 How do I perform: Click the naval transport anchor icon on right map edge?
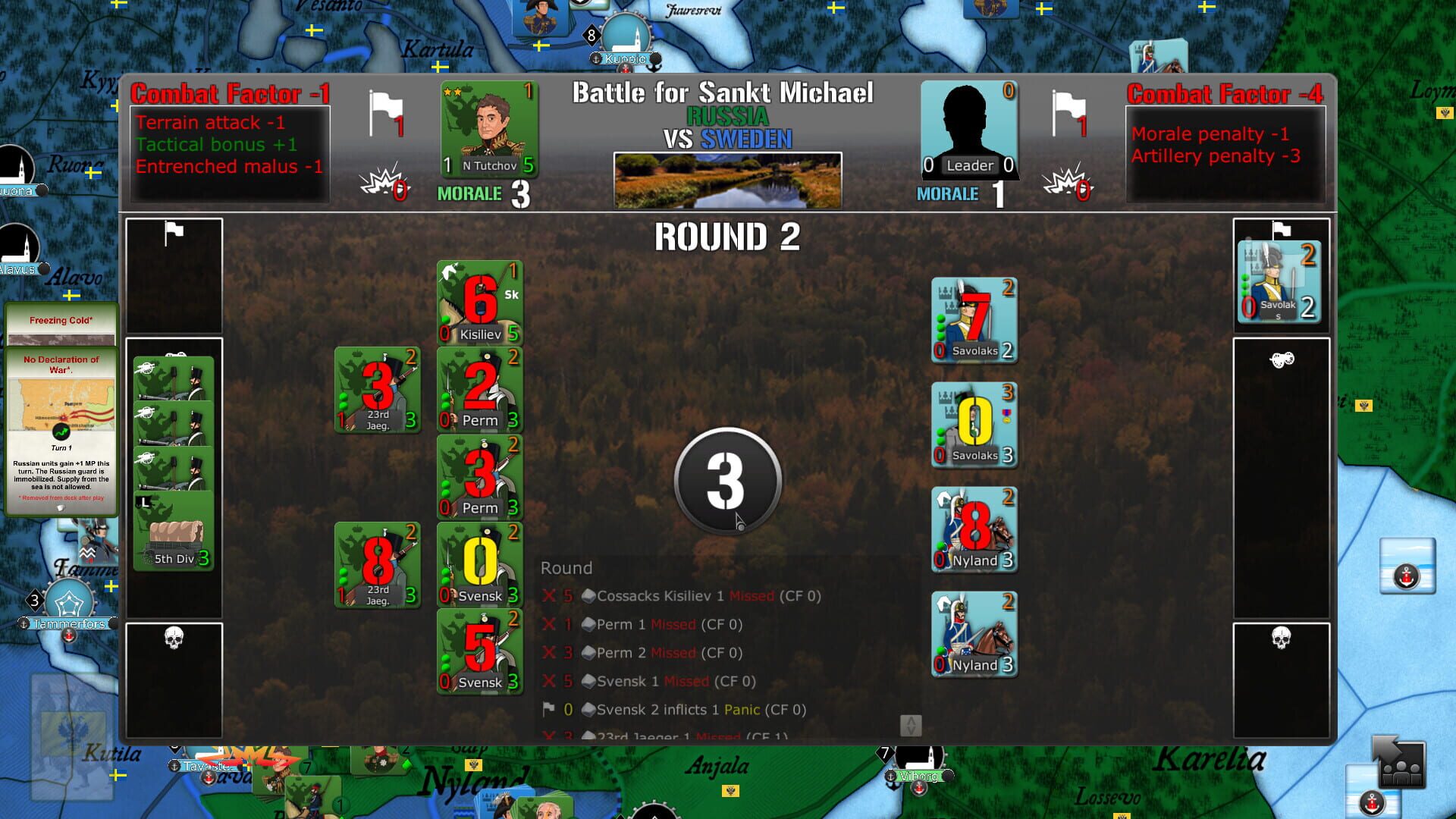pyautogui.click(x=1405, y=576)
